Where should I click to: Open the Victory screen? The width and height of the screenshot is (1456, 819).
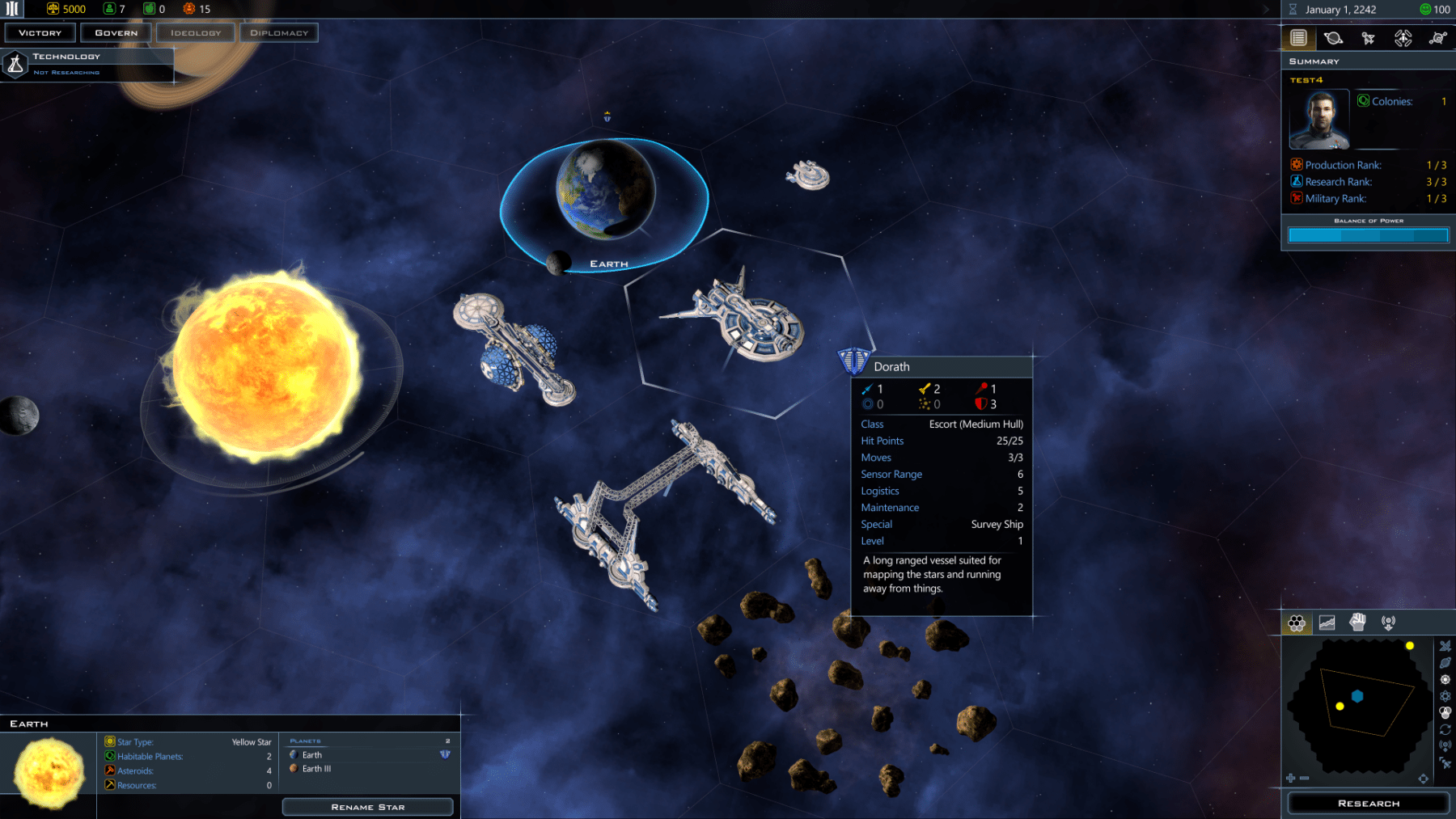(x=40, y=33)
